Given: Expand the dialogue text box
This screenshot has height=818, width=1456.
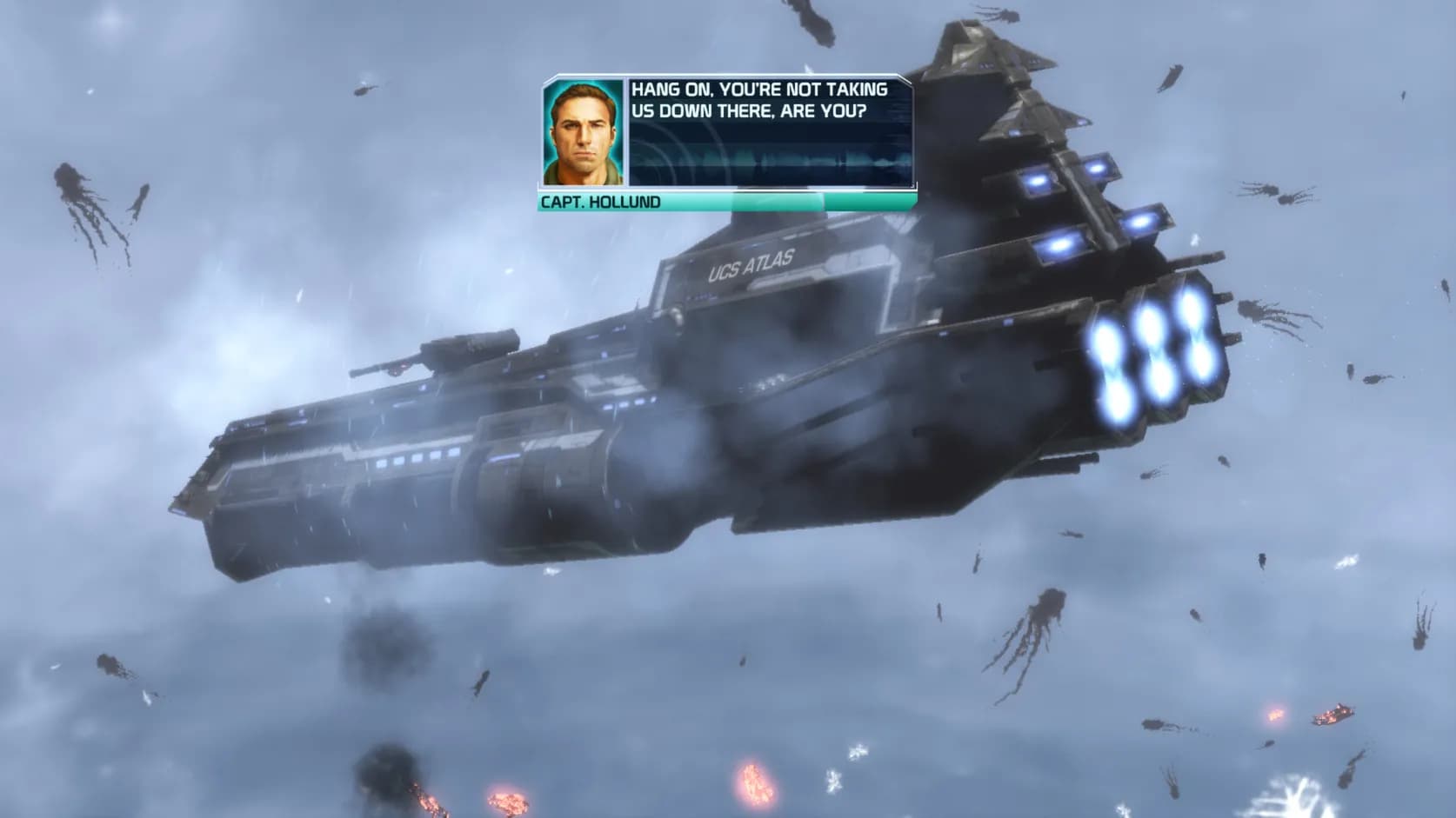Looking at the screenshot, I should [765, 130].
